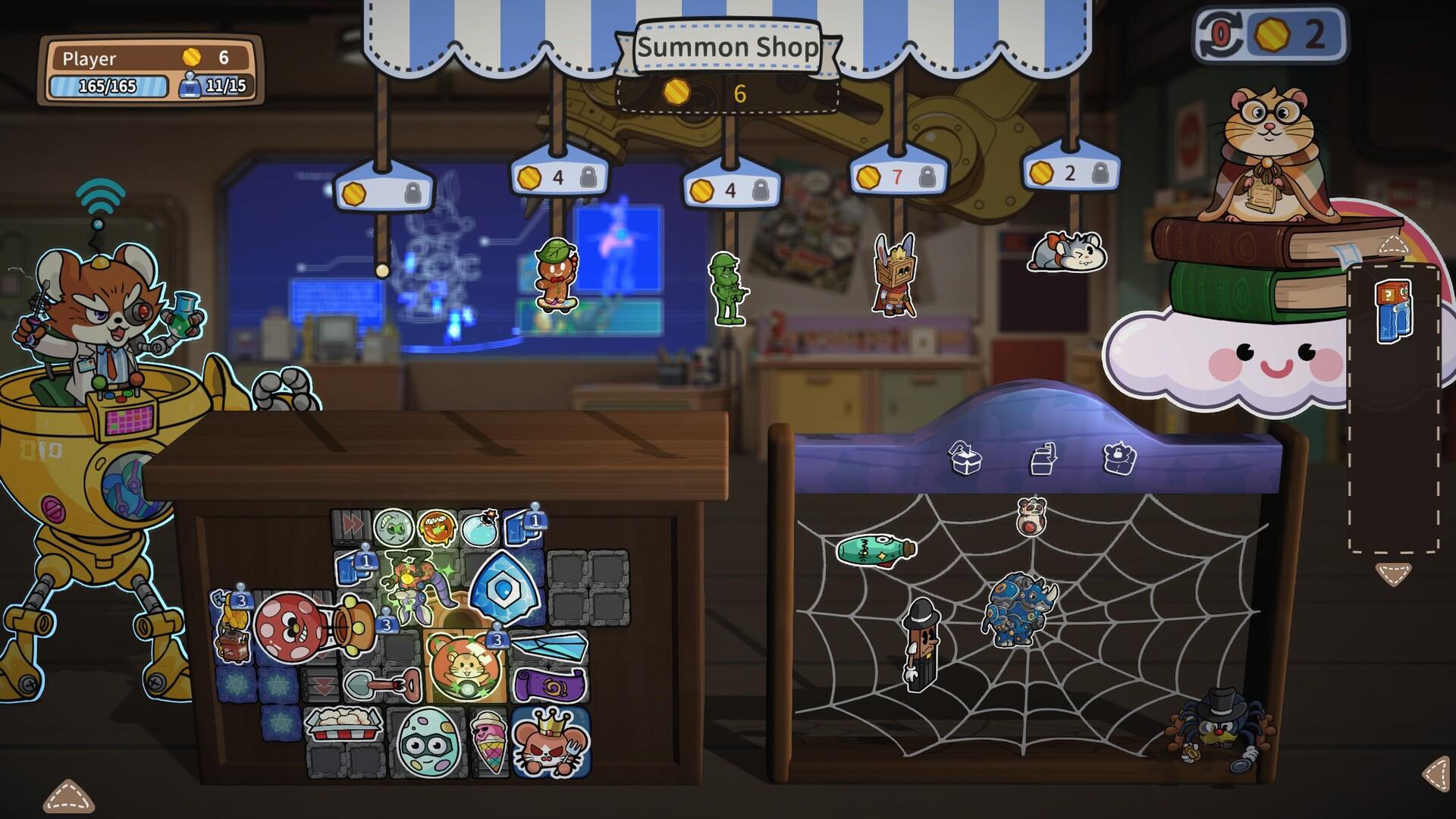The image size is (1456, 819).
Task: Purchase the green army soldier summon
Action: (x=726, y=289)
